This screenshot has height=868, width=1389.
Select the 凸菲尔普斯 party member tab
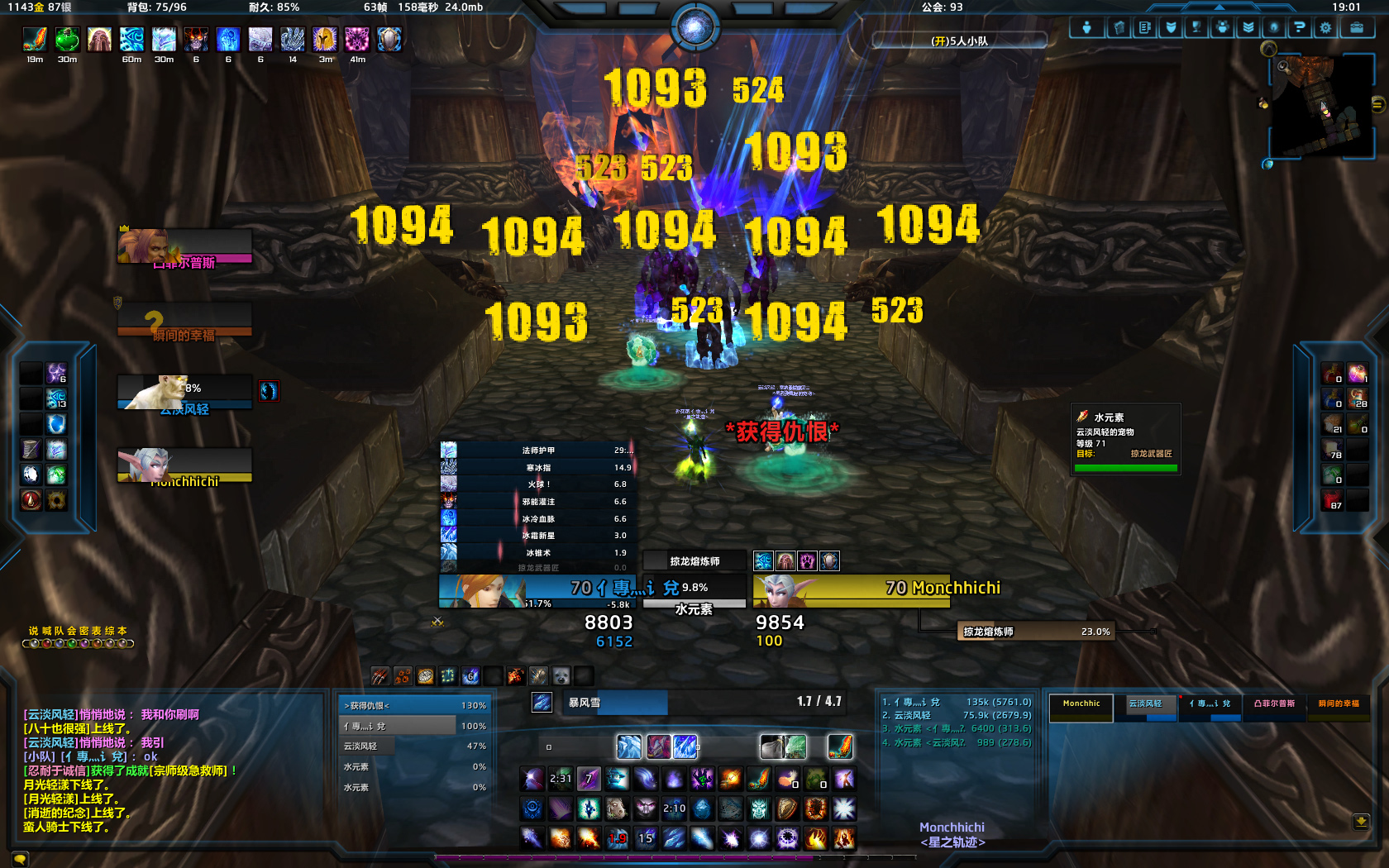tap(1275, 704)
